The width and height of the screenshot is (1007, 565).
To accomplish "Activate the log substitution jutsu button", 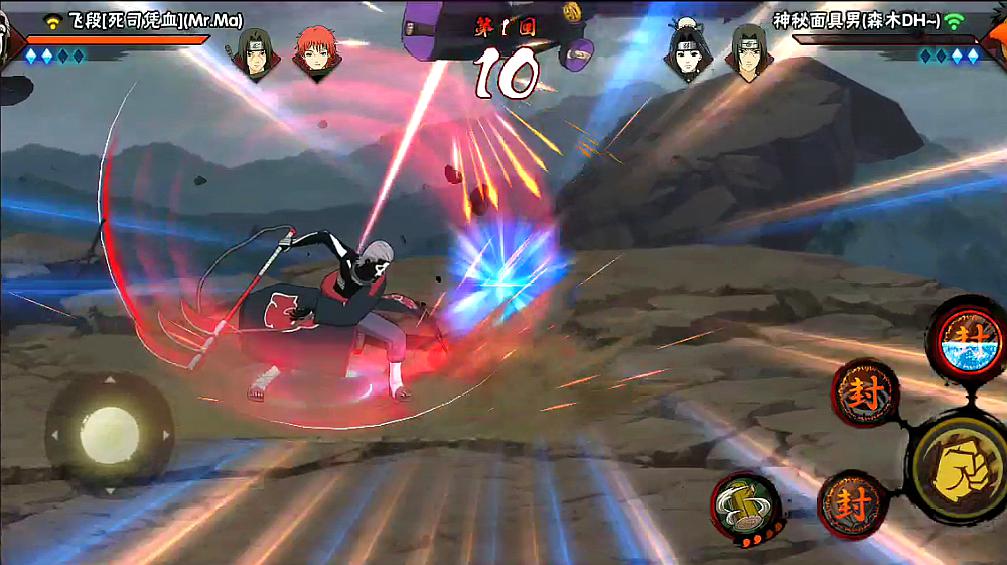I will (x=746, y=505).
